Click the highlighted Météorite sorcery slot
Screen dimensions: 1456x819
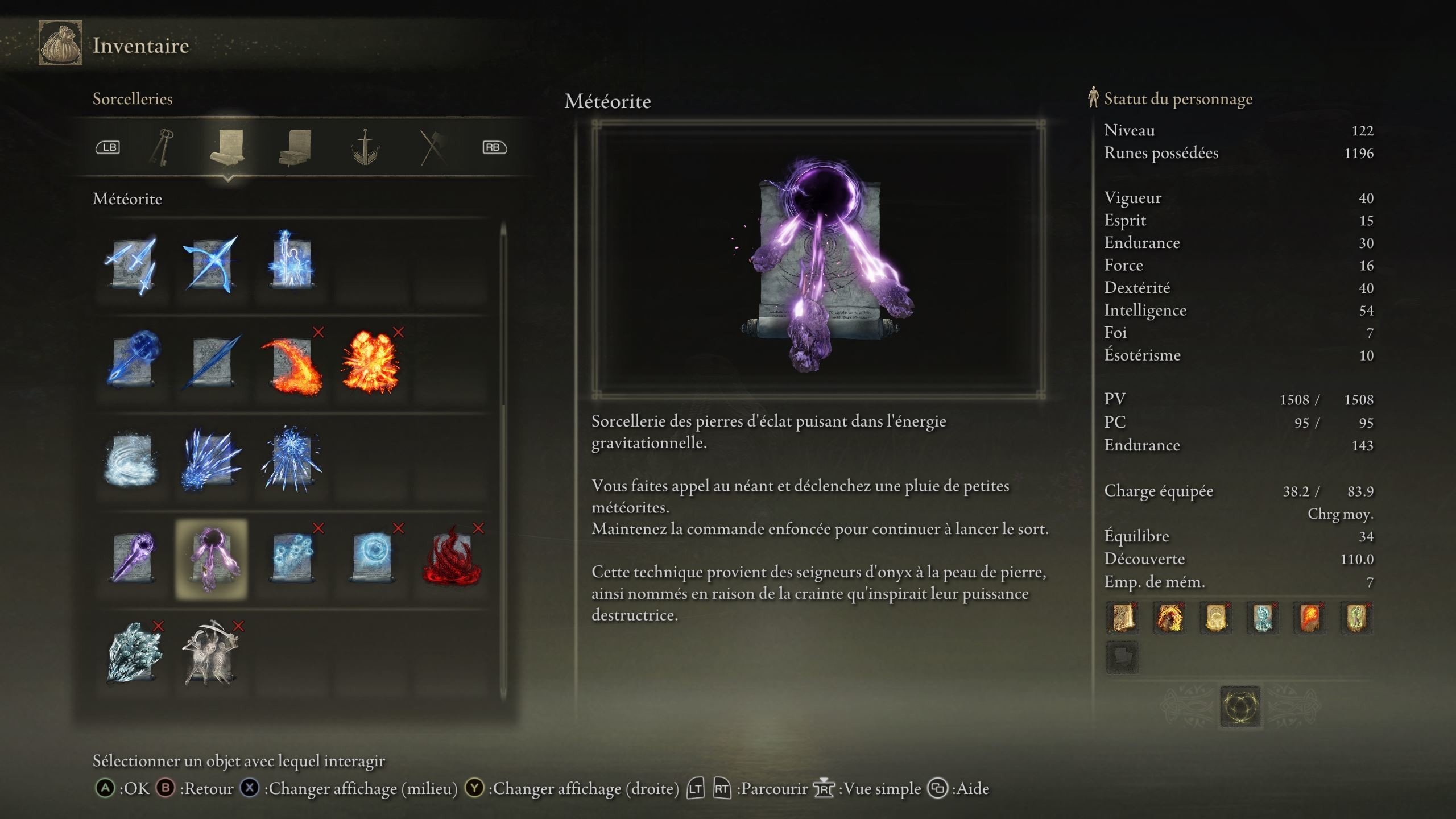click(212, 559)
